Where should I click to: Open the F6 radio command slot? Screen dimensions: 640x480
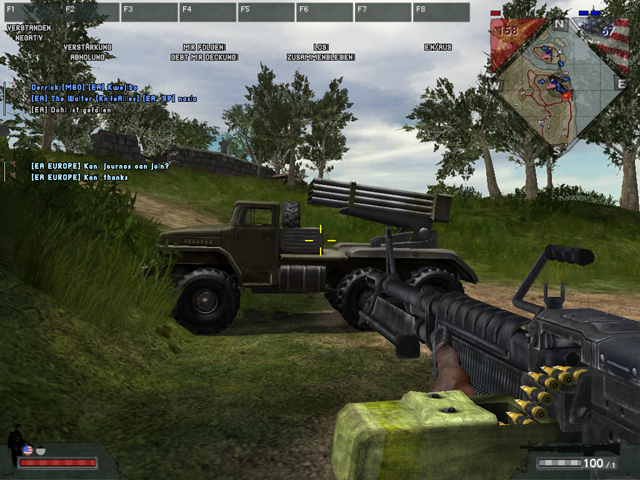pos(324,12)
